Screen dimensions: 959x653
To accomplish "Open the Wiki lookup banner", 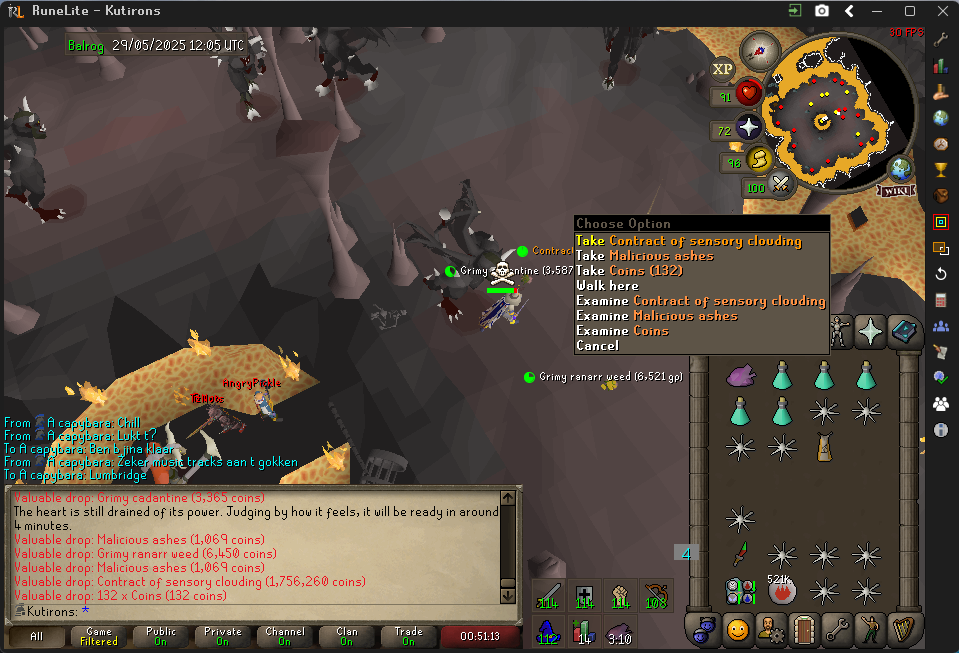I will point(897,189).
